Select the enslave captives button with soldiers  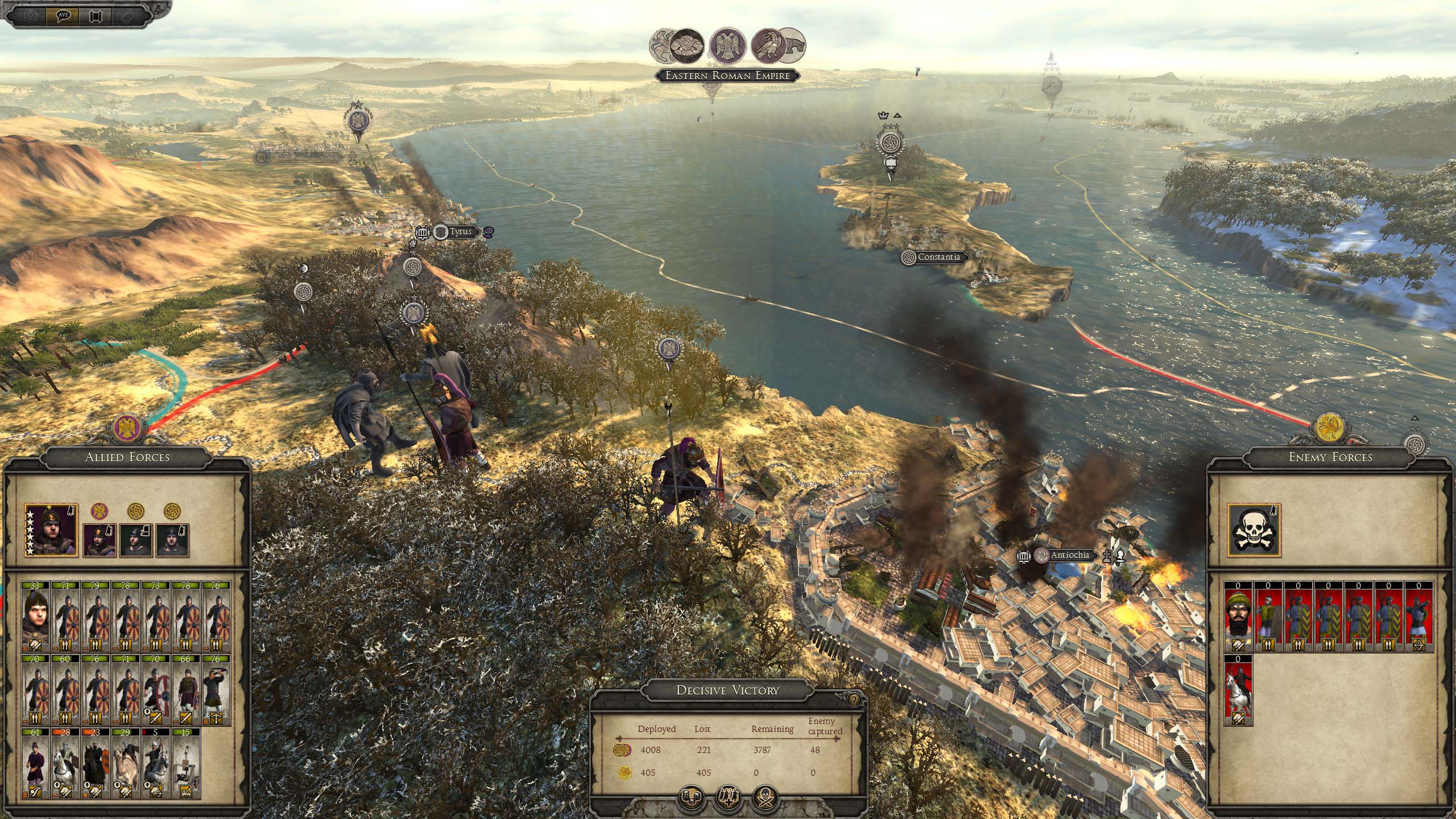[x=729, y=799]
